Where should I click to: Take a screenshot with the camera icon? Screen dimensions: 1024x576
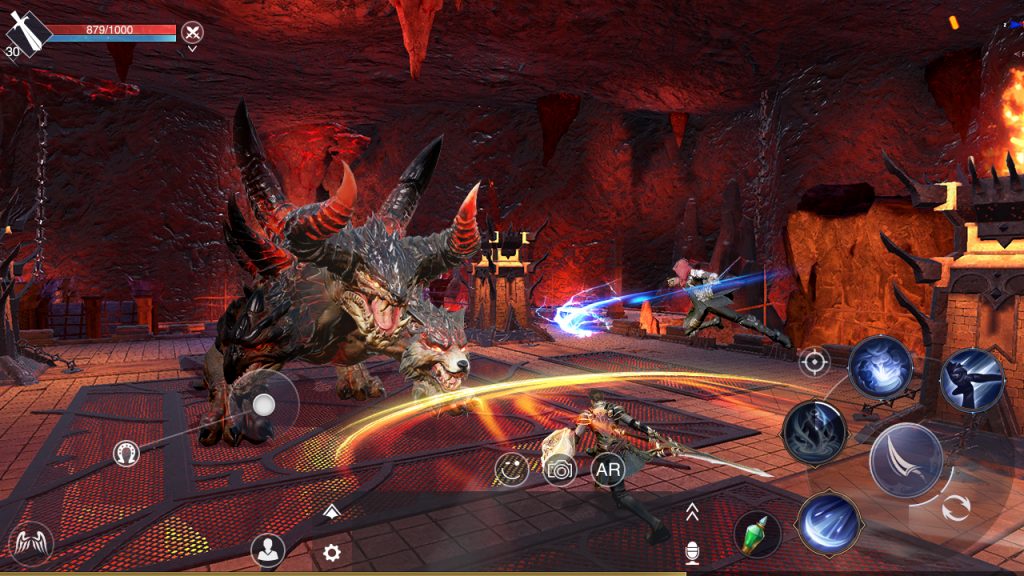coord(560,468)
